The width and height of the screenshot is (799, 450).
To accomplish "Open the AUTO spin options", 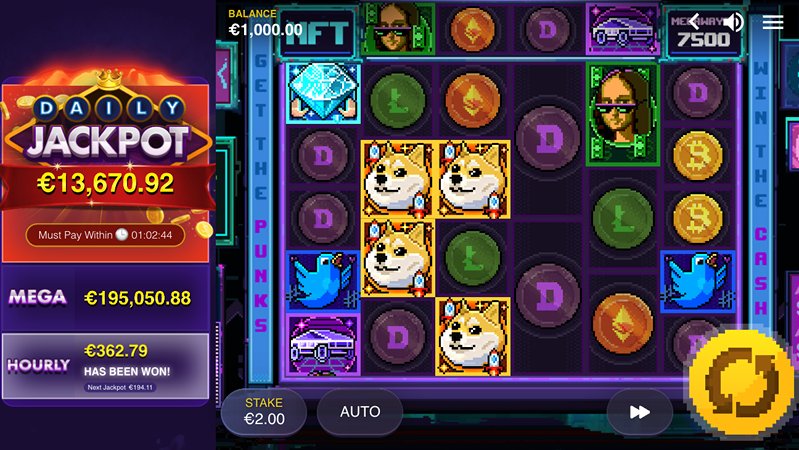I will (360, 411).
